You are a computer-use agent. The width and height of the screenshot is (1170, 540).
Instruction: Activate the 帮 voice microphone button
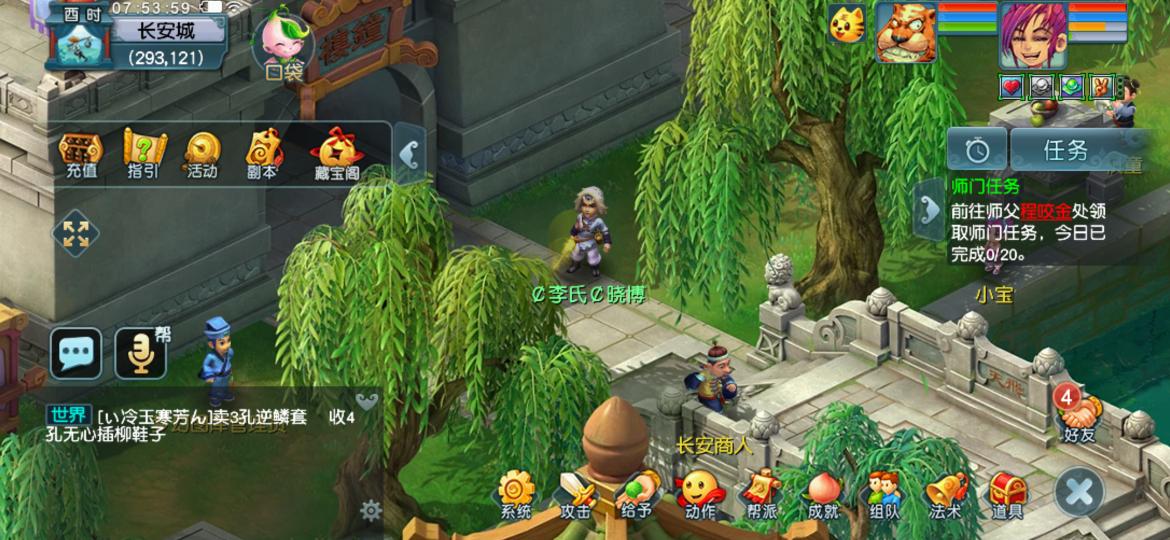(140, 353)
